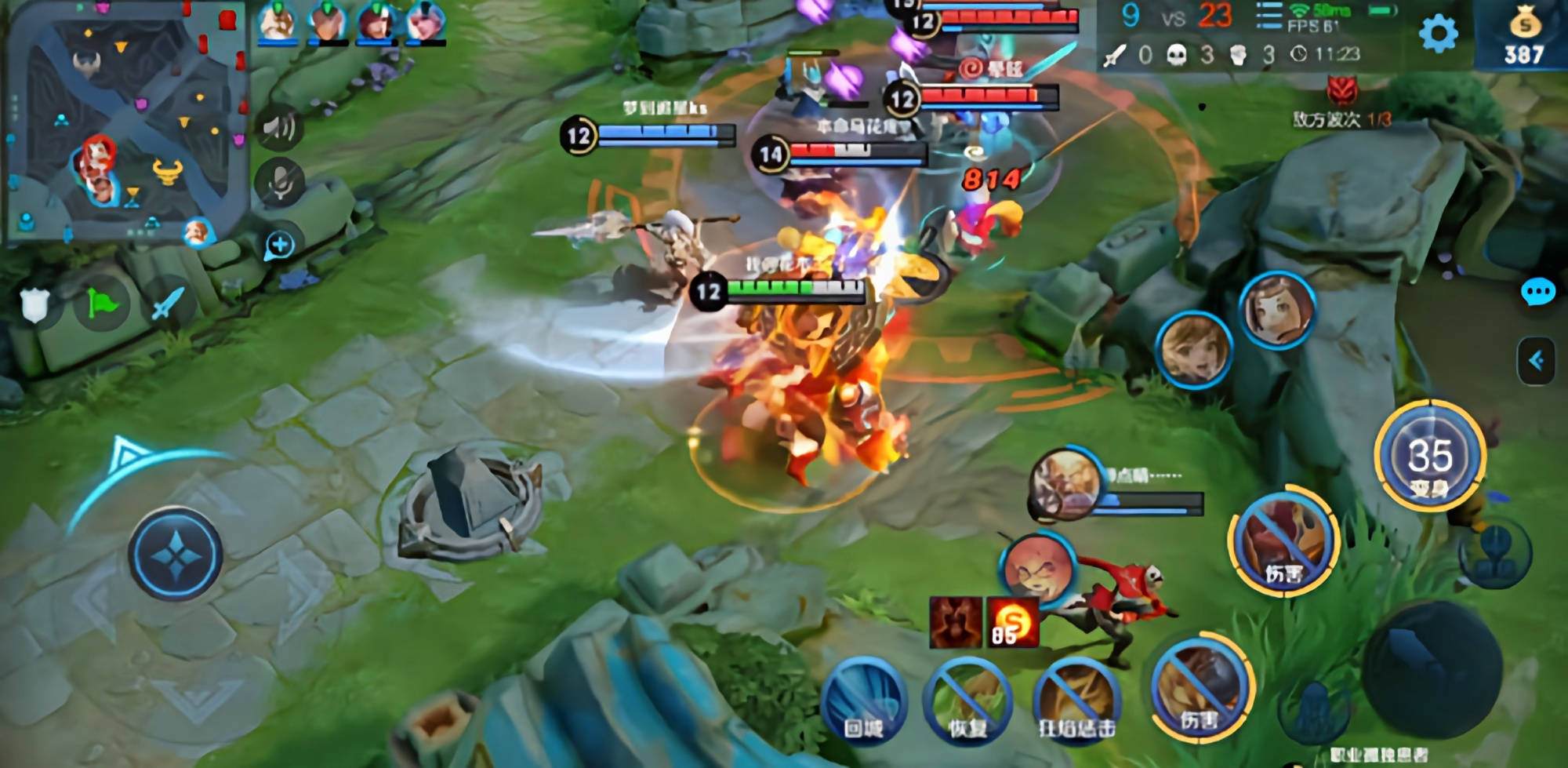This screenshot has width=1568, height=768.
Task: Select the first teammate portrait at the top
Action: [x=278, y=21]
